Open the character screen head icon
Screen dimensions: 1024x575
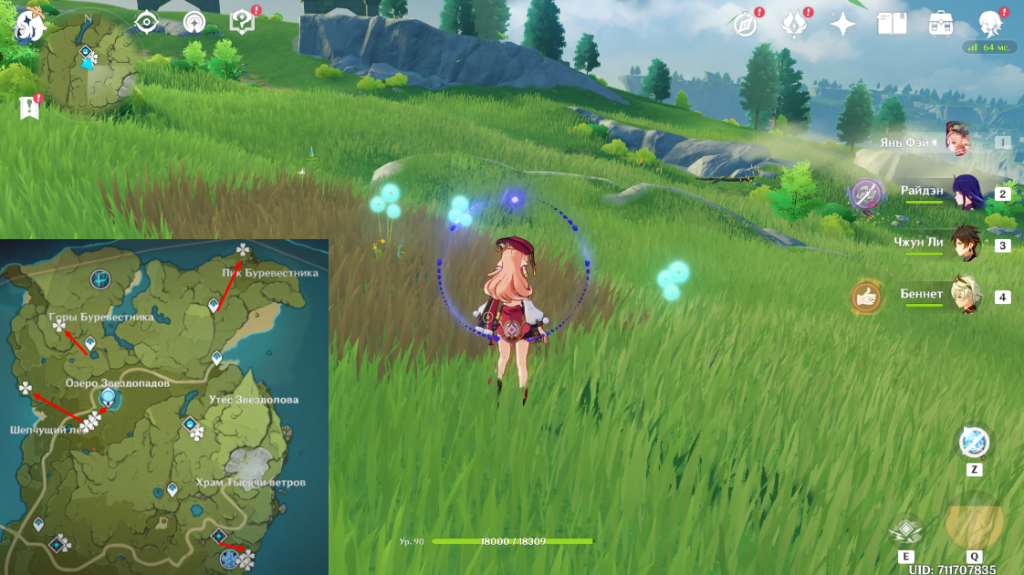pyautogui.click(x=990, y=23)
